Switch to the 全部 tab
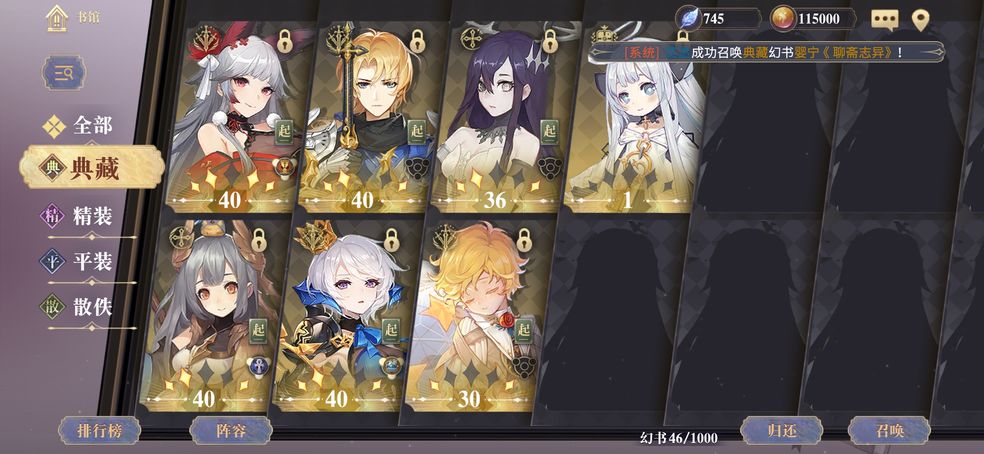 [x=78, y=126]
